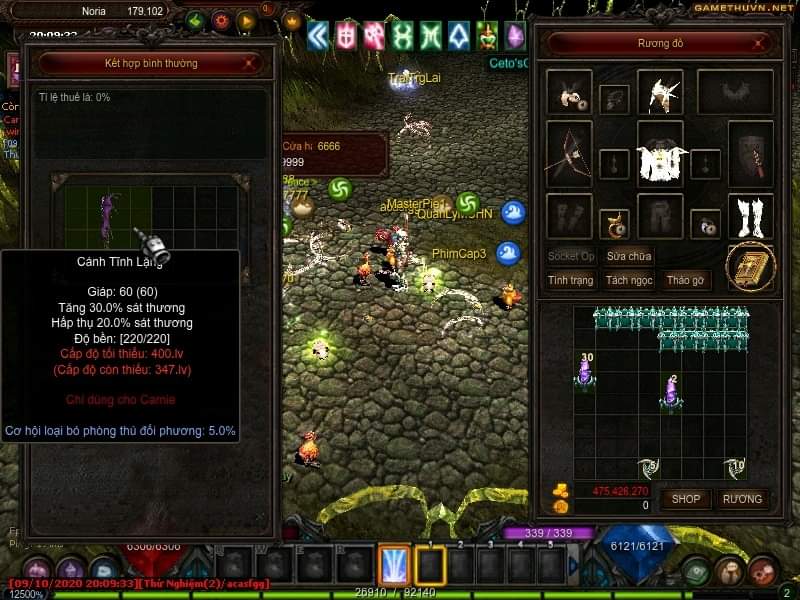Image resolution: width=800 pixels, height=600 pixels.
Task: Select the Tình trạng button
Action: (x=571, y=280)
